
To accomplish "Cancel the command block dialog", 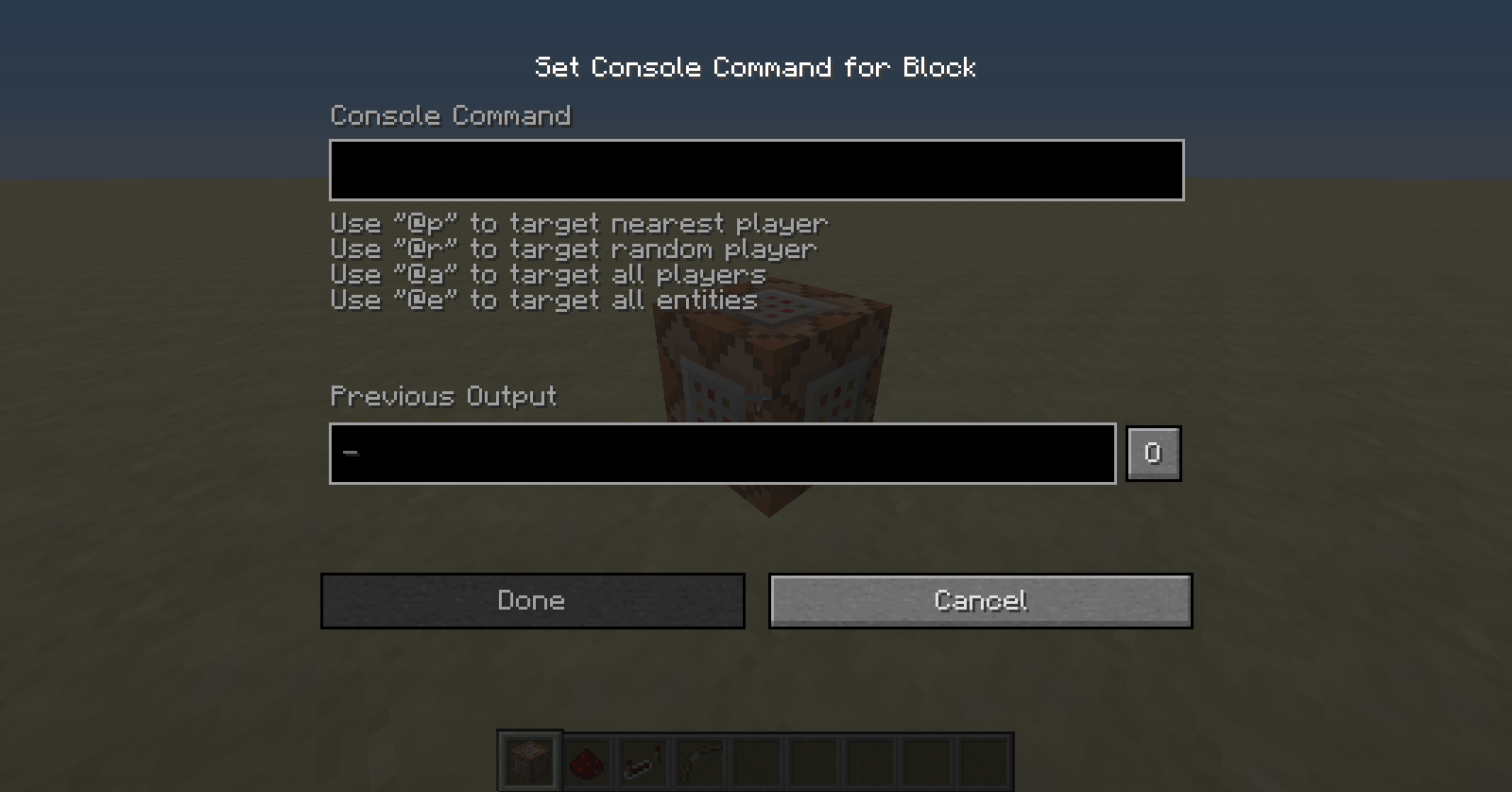I will [x=980, y=600].
